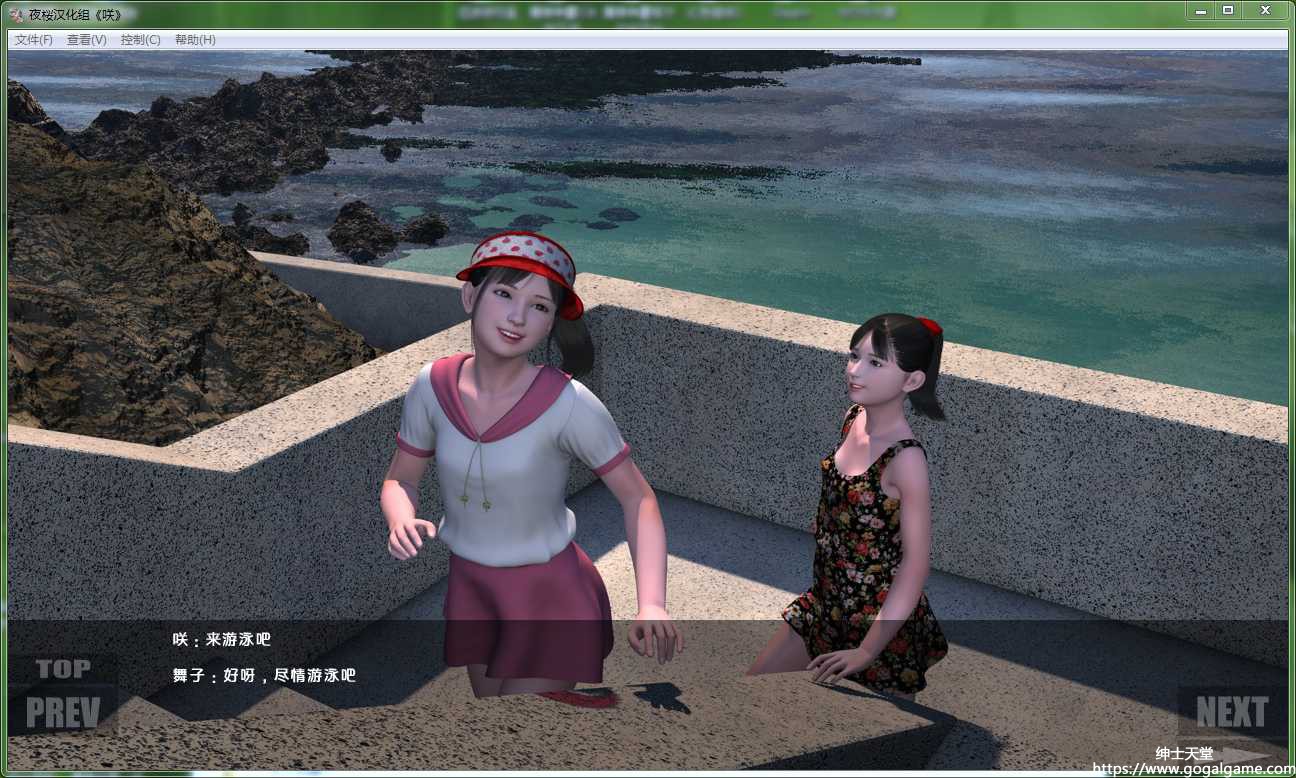Close the game window

tap(1265, 10)
